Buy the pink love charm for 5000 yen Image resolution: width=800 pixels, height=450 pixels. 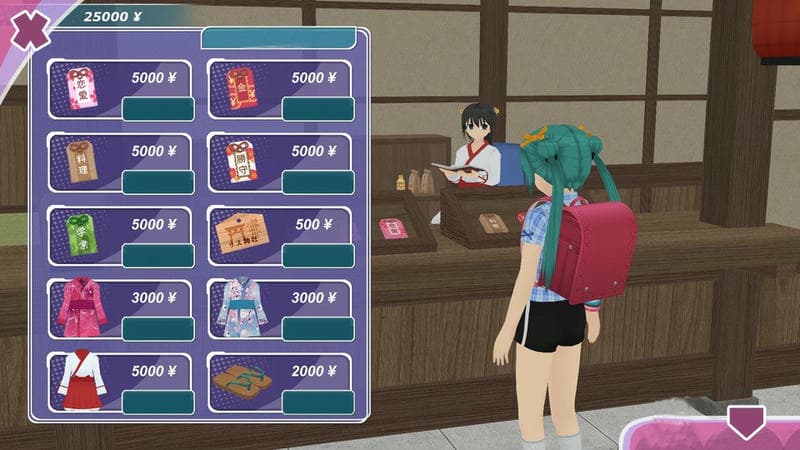point(158,109)
